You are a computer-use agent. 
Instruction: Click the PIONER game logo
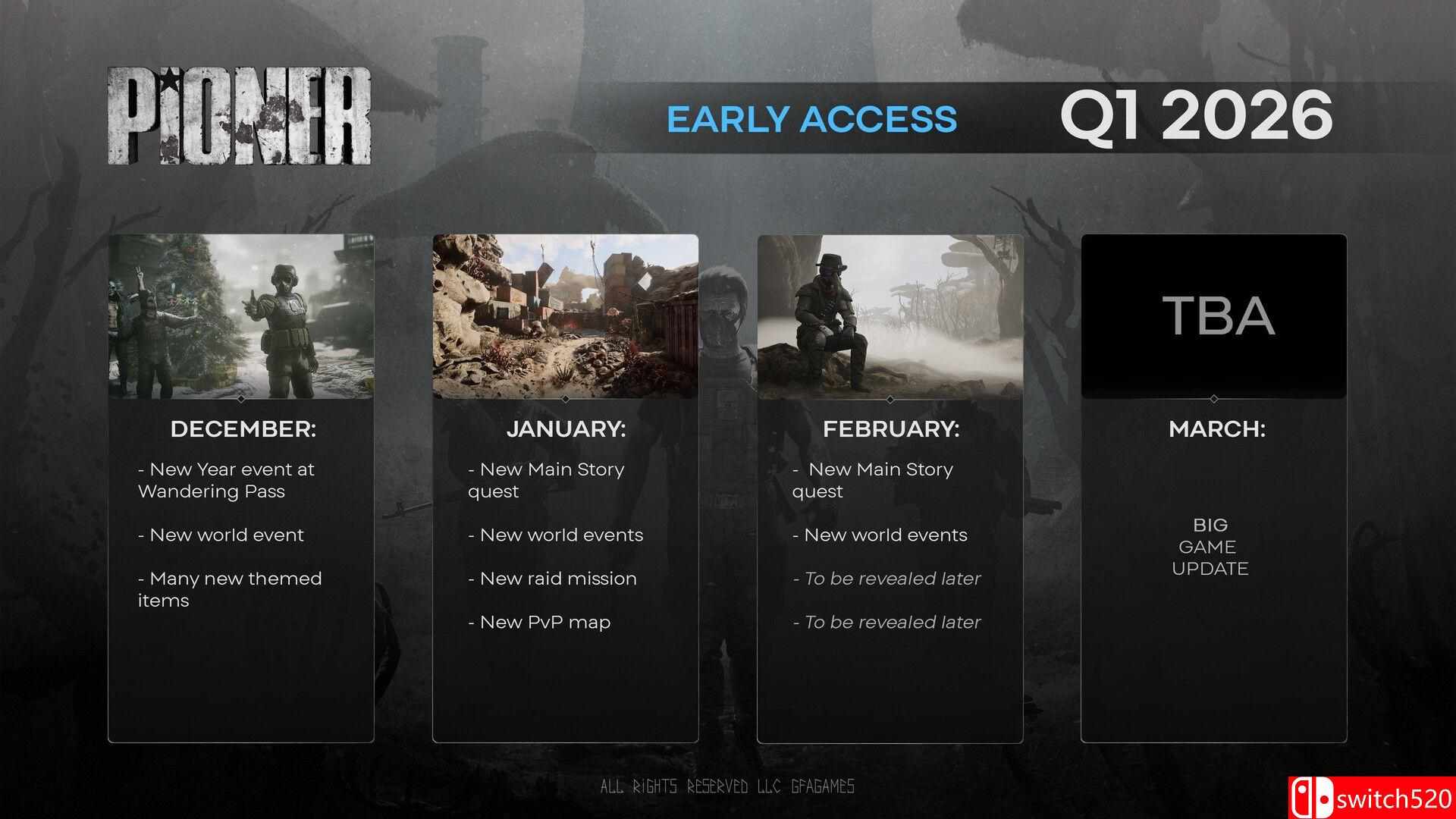[239, 117]
